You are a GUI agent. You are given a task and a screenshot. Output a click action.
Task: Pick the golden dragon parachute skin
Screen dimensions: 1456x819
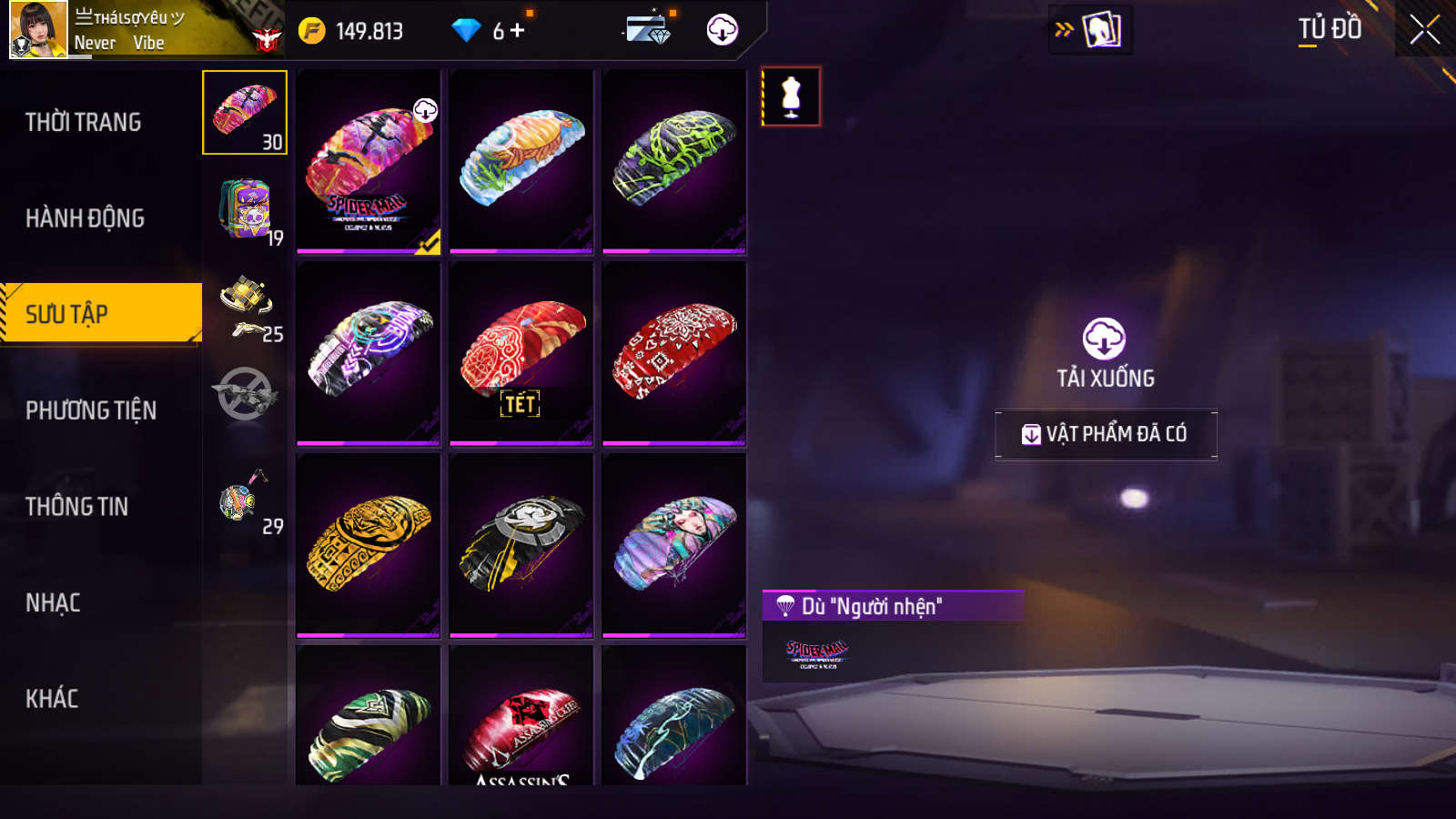[369, 544]
